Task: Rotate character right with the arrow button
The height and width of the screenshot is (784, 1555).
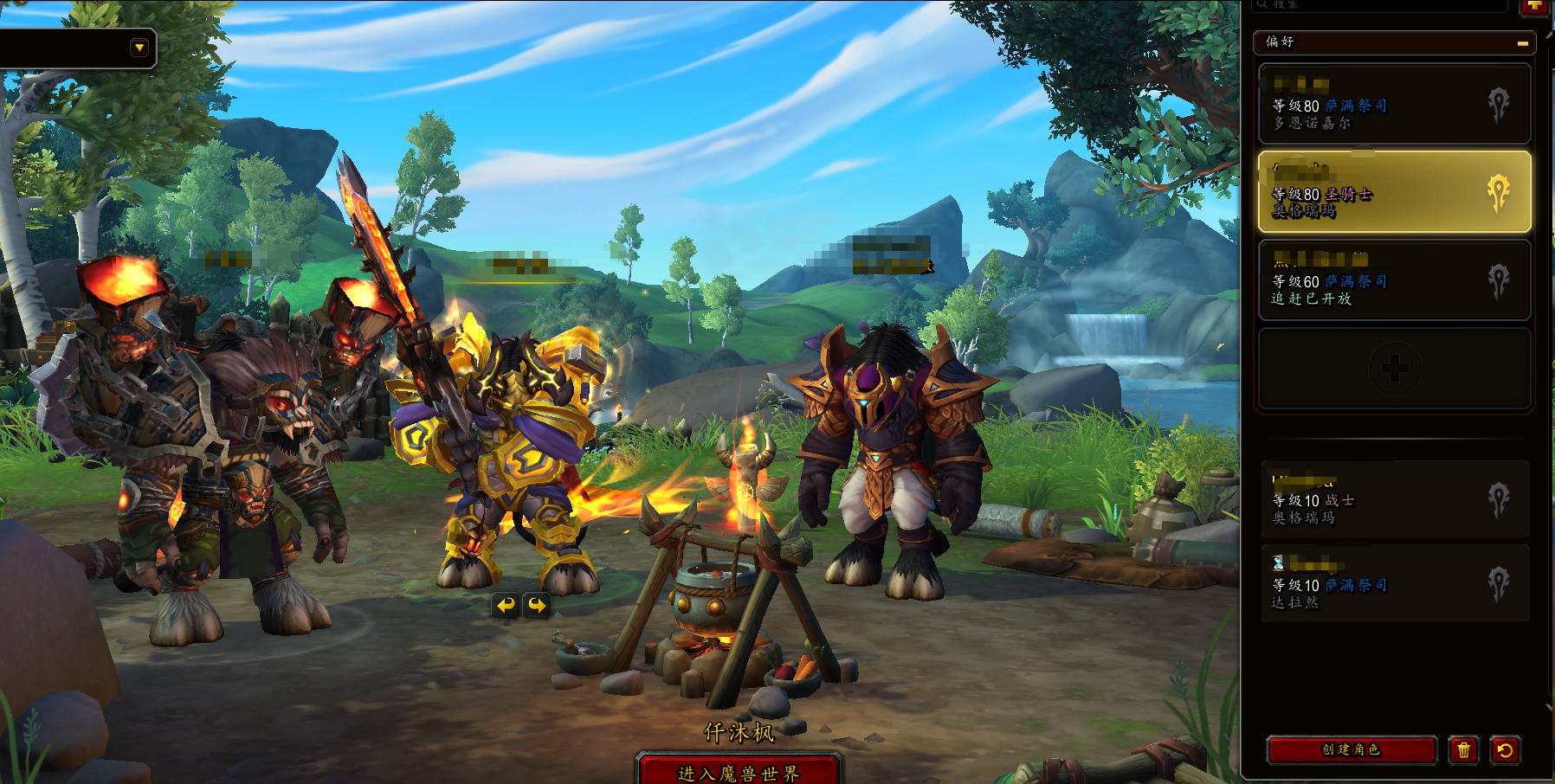Action: coord(538,605)
